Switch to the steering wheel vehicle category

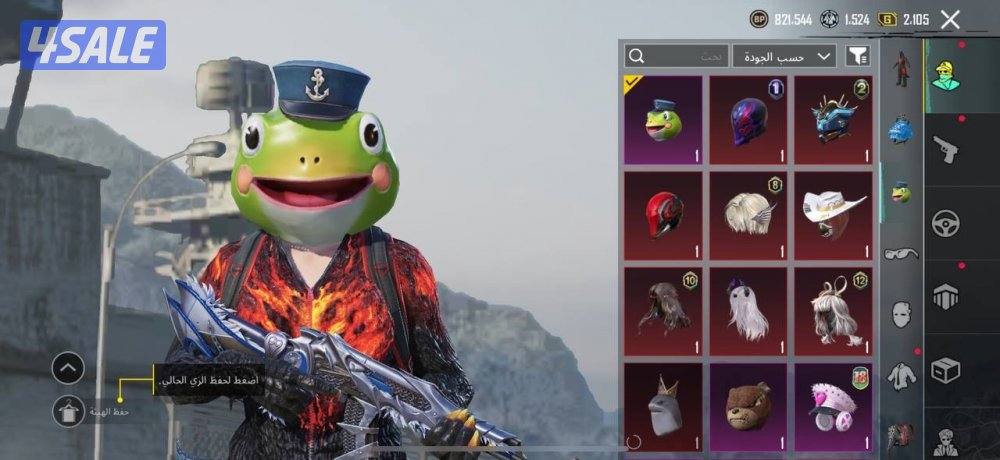(x=945, y=223)
